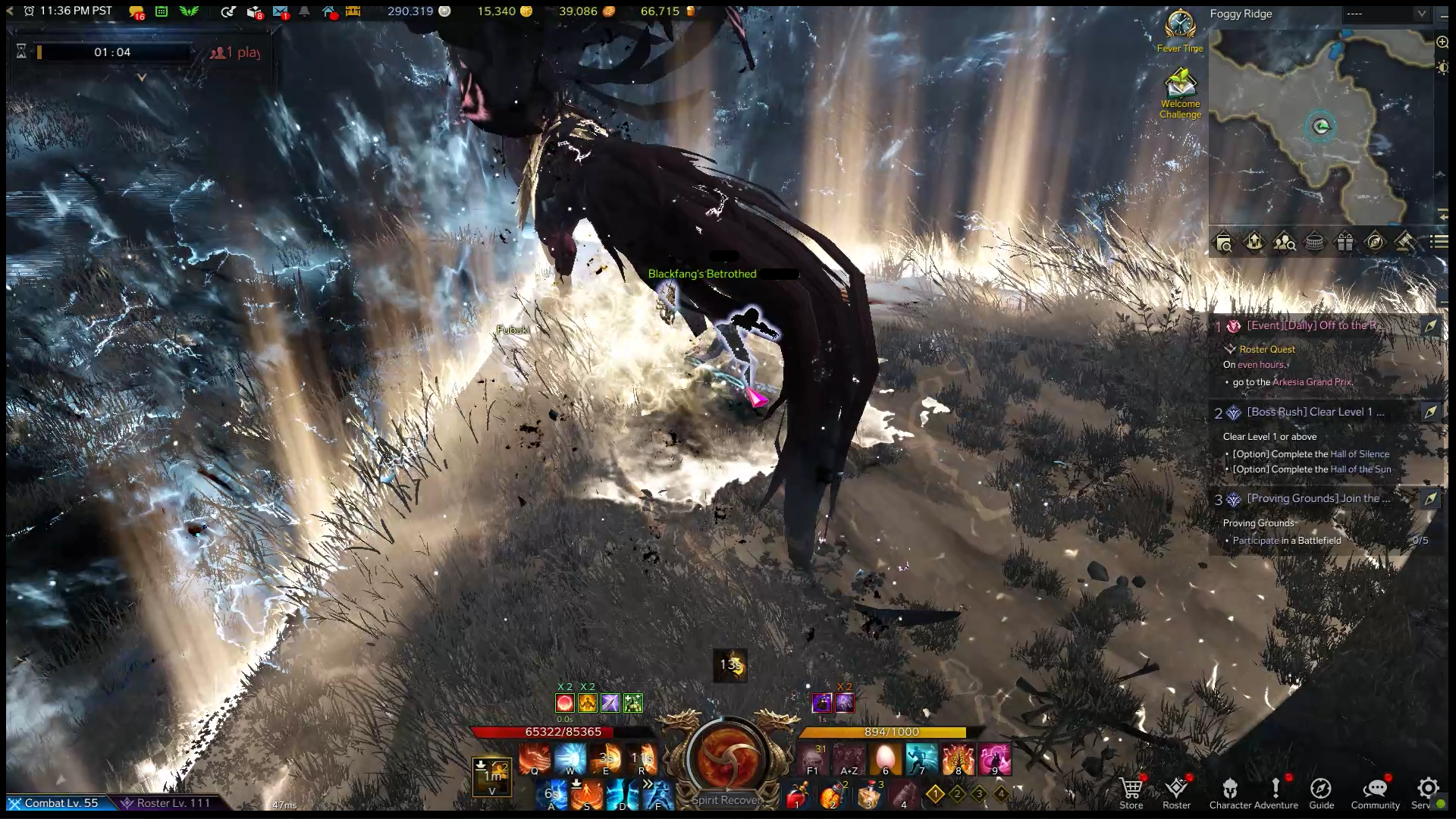The height and width of the screenshot is (819, 1456).
Task: Use the red health potion in slot 1
Action: (x=796, y=796)
